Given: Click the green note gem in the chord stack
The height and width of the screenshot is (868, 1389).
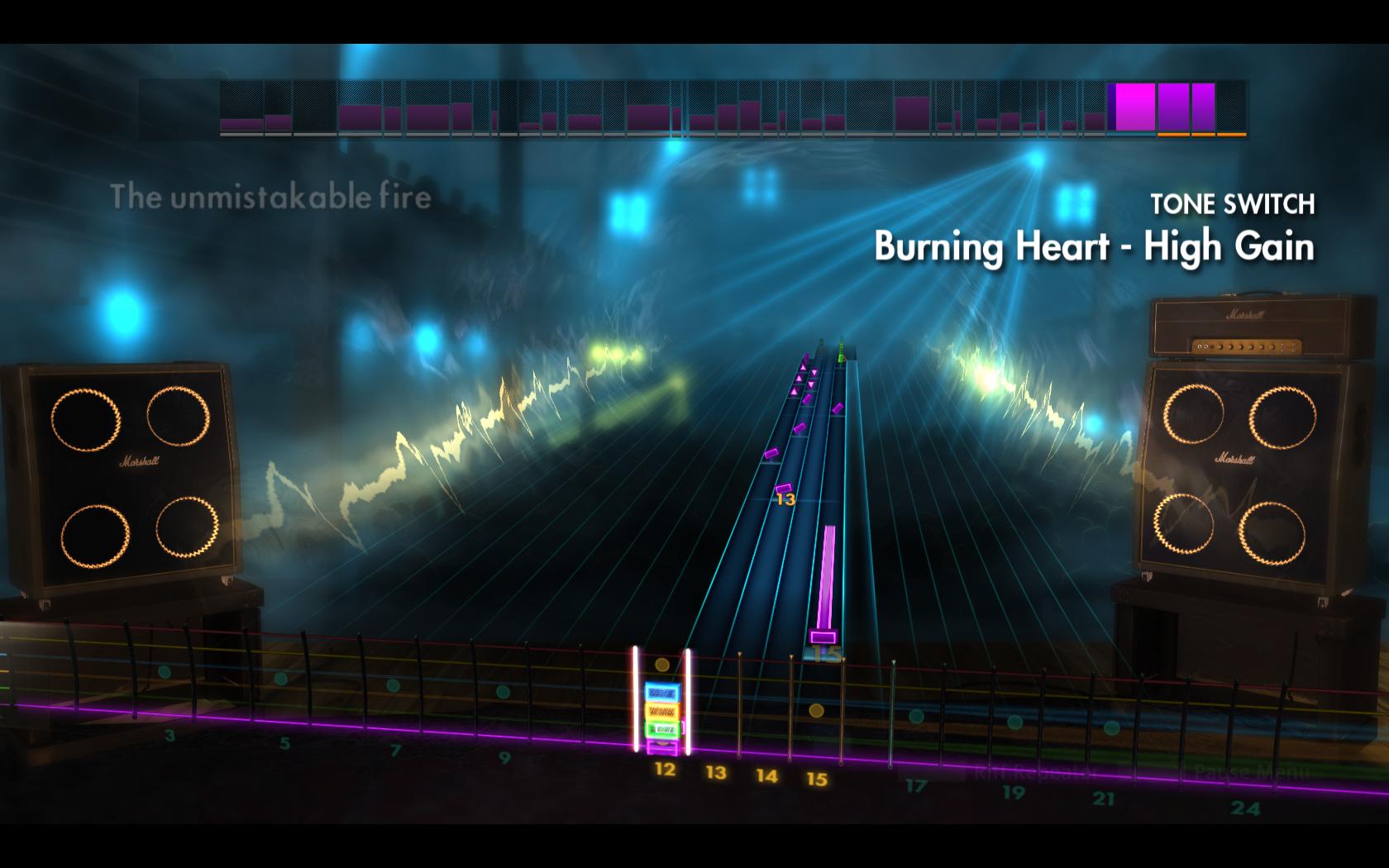Looking at the screenshot, I should click(x=661, y=728).
